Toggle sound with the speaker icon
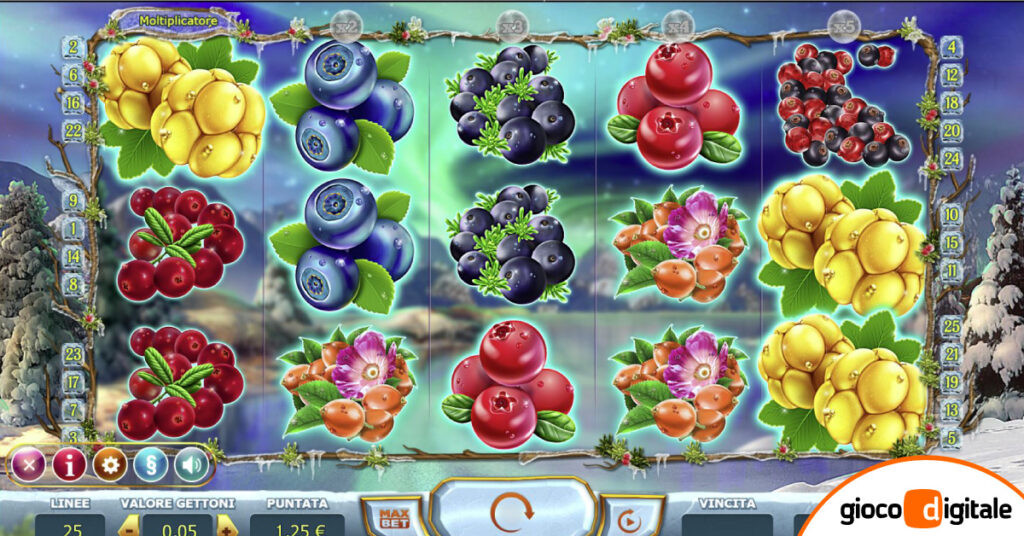Viewport: 1024px width, 536px height. point(190,464)
